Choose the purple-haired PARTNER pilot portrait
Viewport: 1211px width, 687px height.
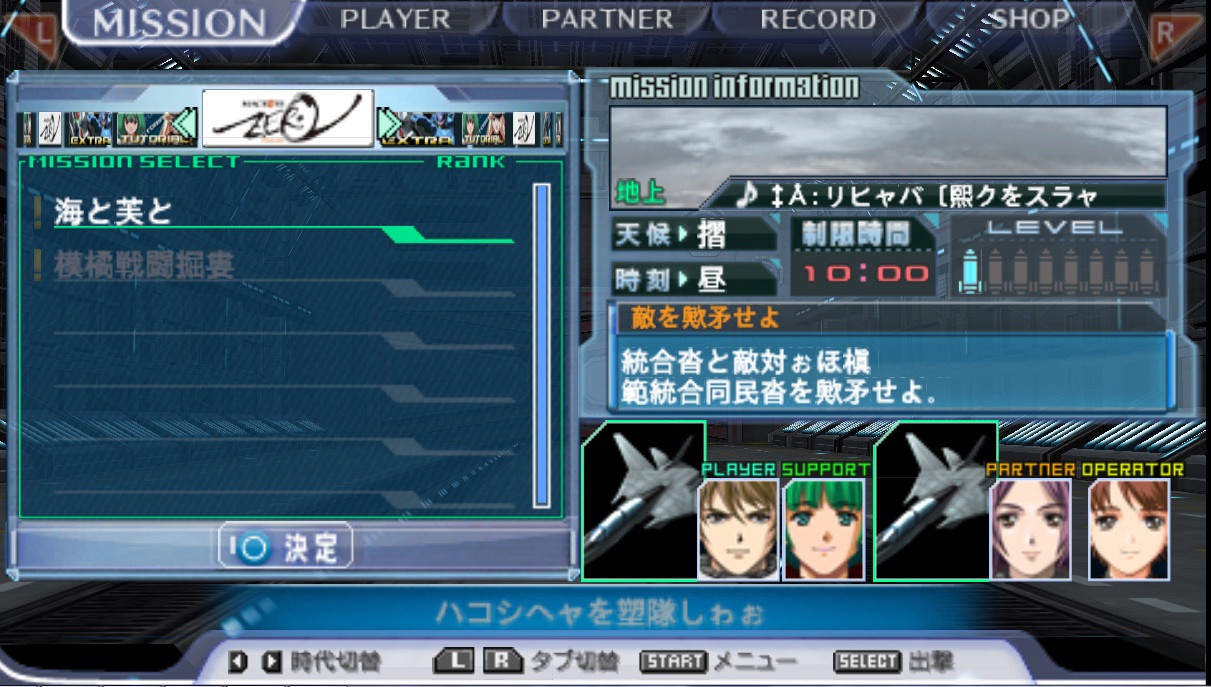pos(1030,529)
